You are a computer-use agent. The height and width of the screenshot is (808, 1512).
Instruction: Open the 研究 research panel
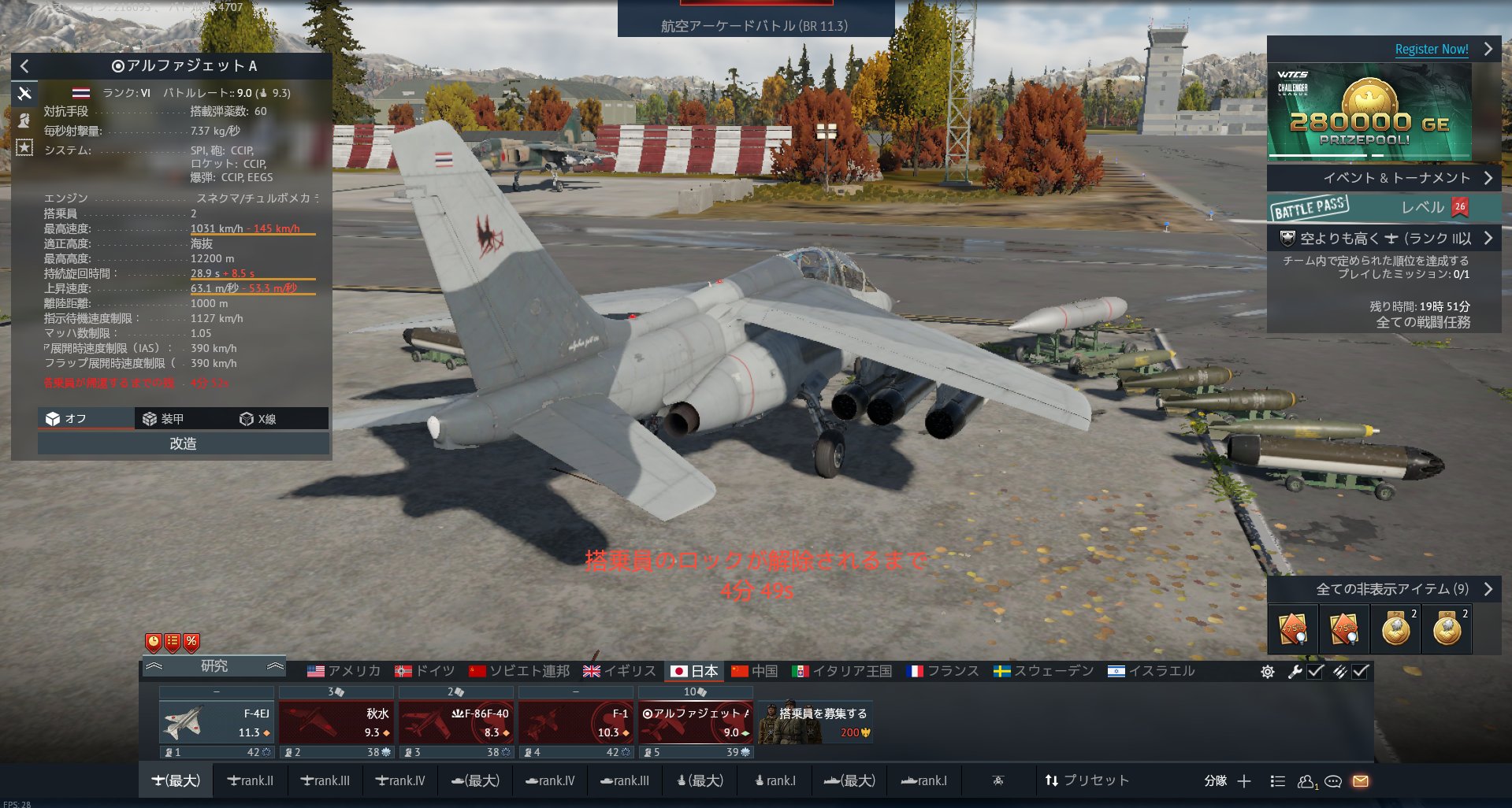(214, 666)
